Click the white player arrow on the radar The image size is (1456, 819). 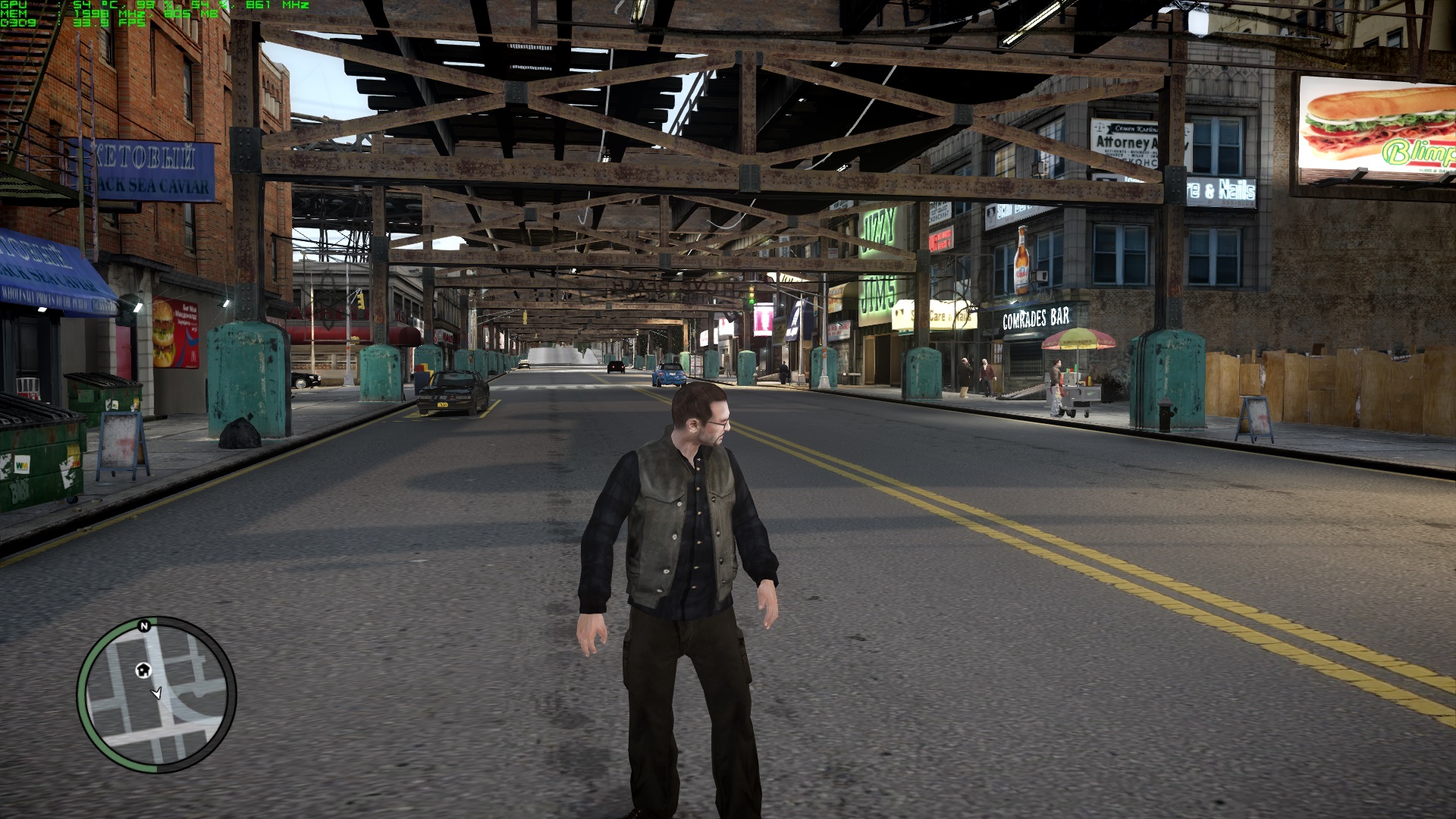pyautogui.click(x=157, y=692)
